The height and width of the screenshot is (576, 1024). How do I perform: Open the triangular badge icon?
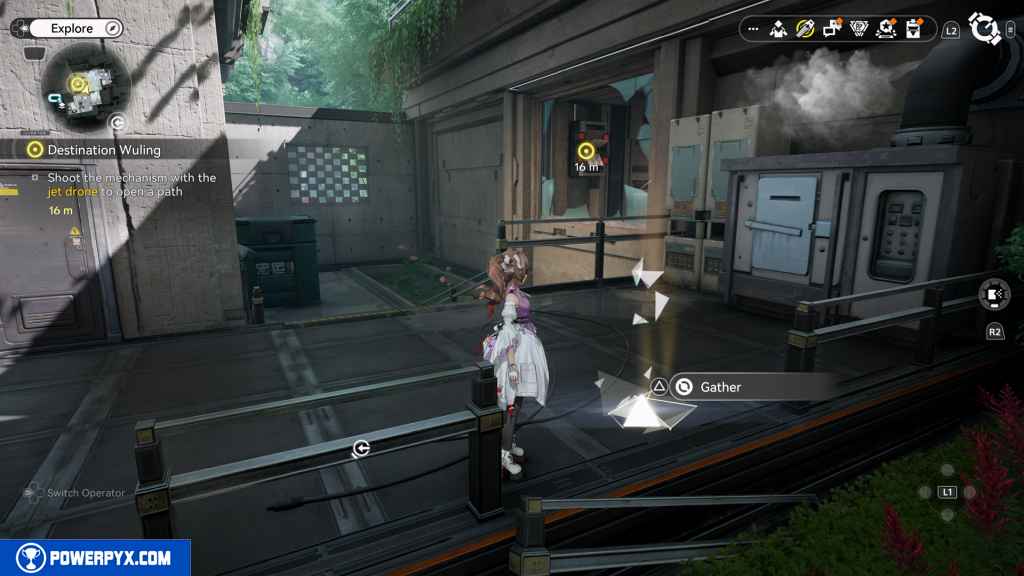click(x=858, y=28)
